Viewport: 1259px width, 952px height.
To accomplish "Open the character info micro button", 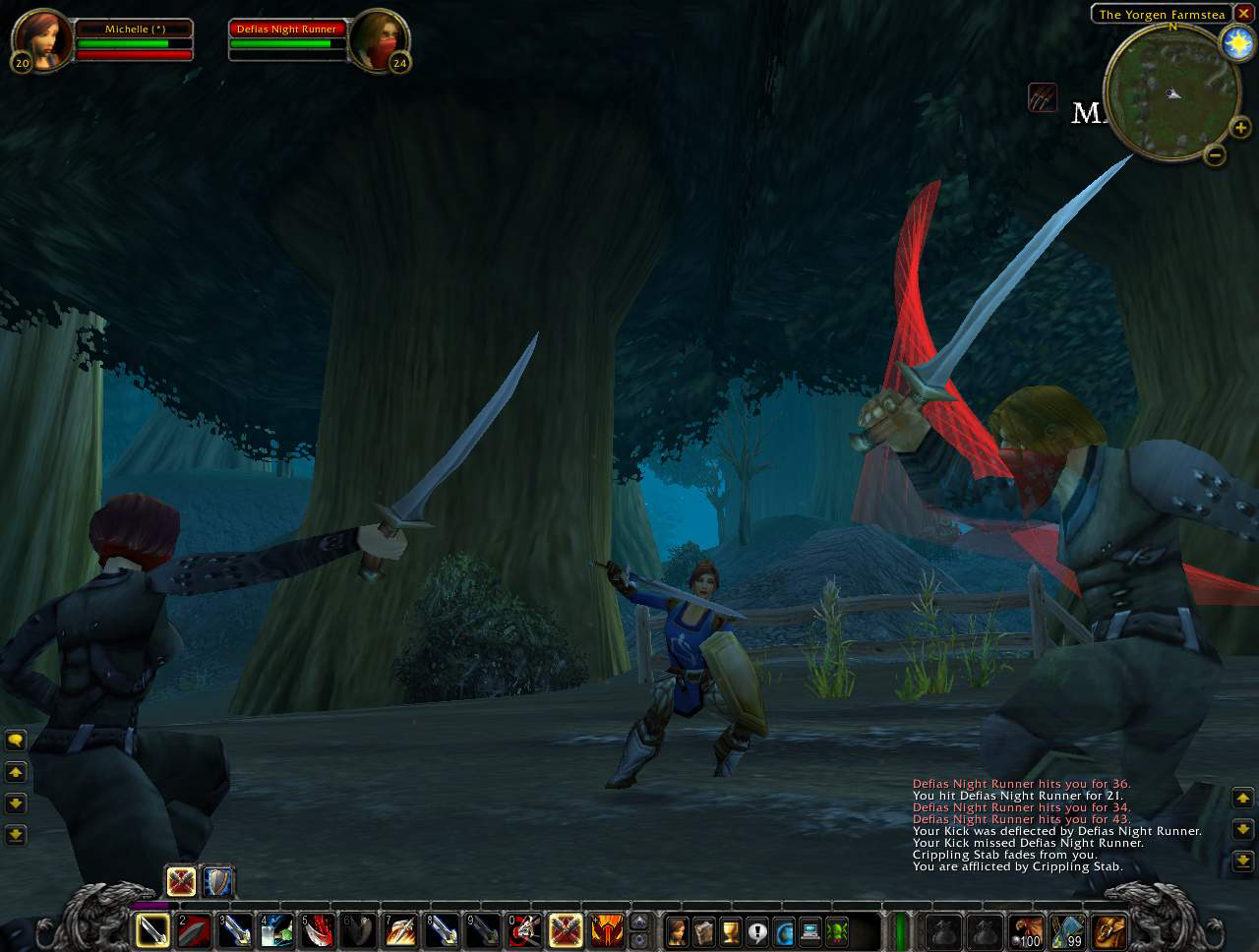I will coord(677,930).
